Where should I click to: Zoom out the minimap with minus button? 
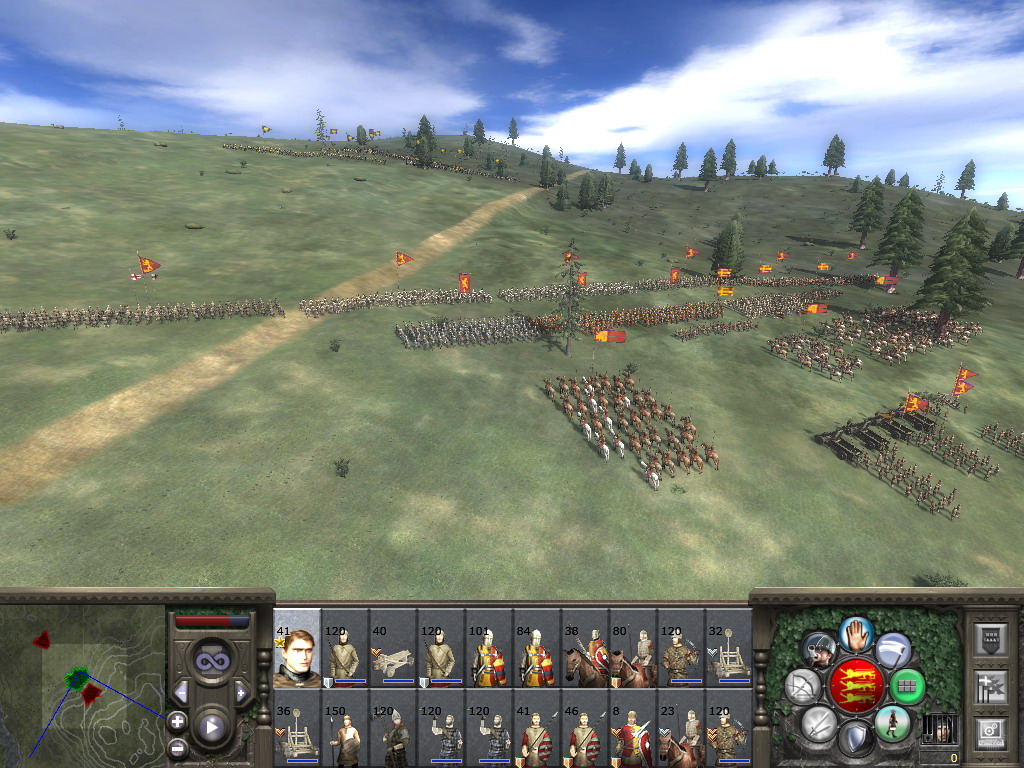click(177, 747)
